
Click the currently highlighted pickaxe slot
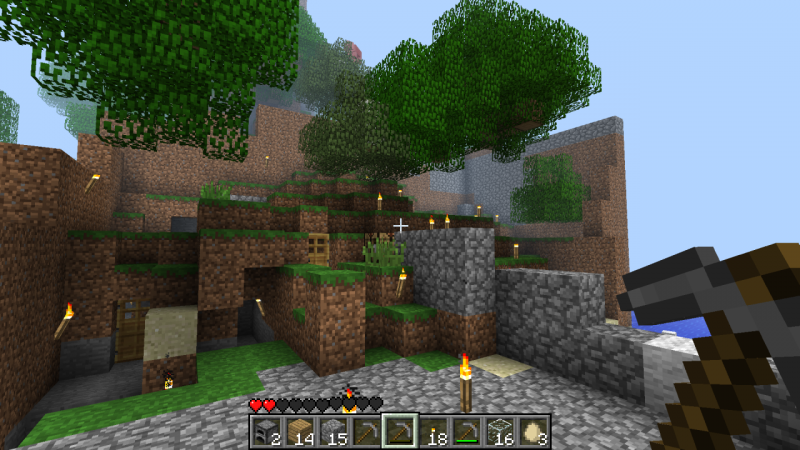click(400, 430)
